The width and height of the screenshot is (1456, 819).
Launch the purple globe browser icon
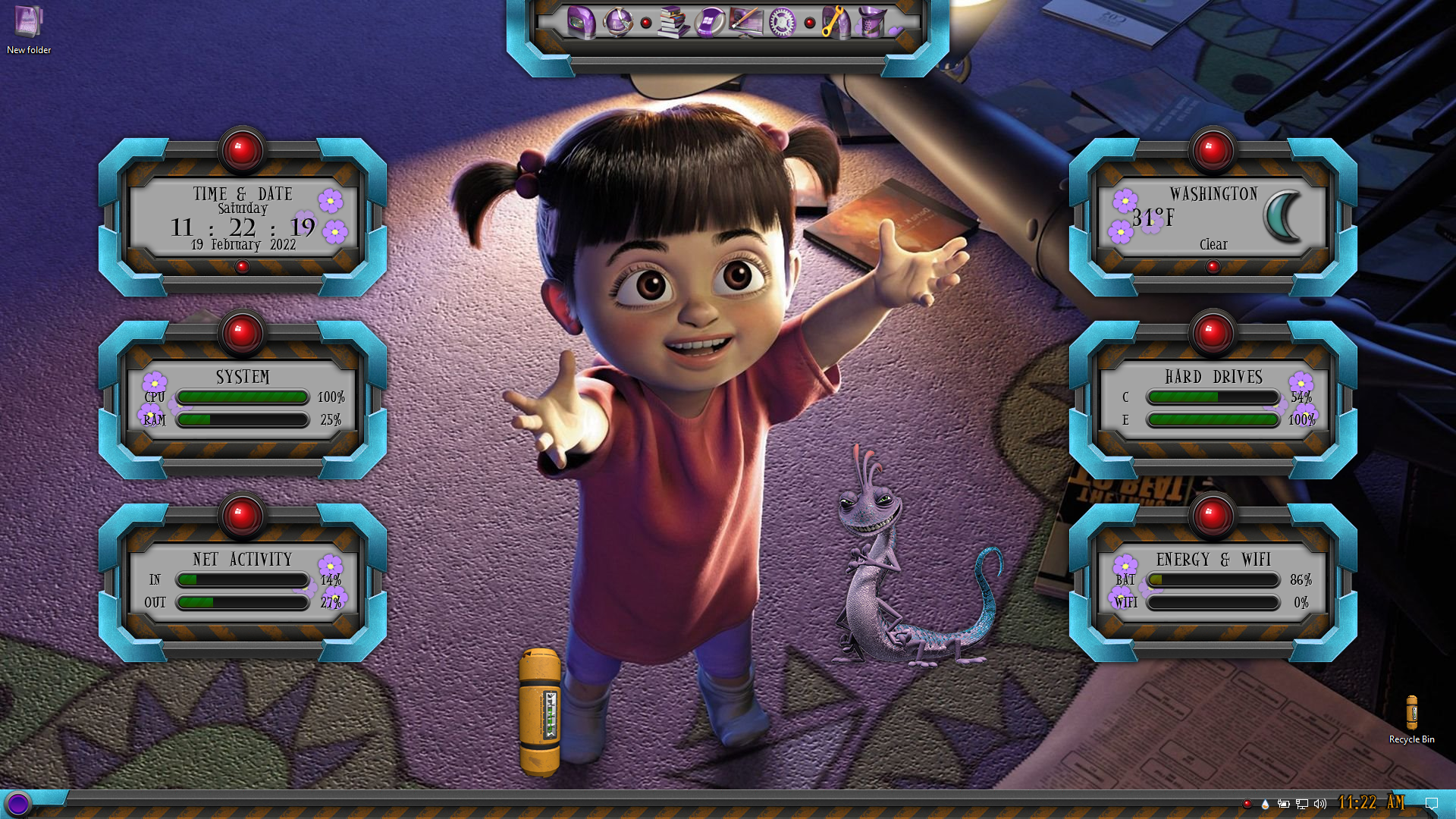(617, 22)
